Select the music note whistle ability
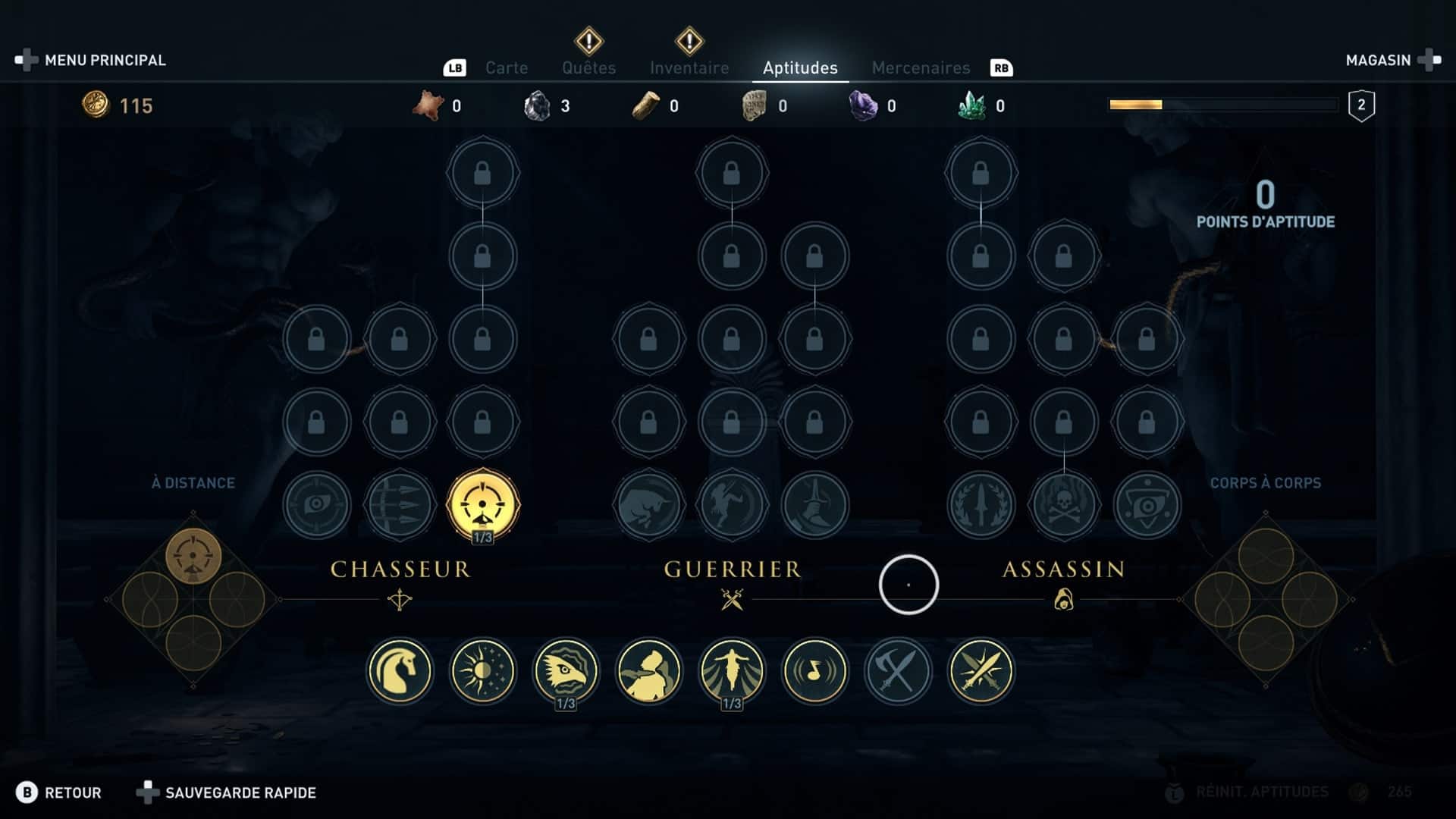Screen dimensions: 1456x819 point(814,671)
